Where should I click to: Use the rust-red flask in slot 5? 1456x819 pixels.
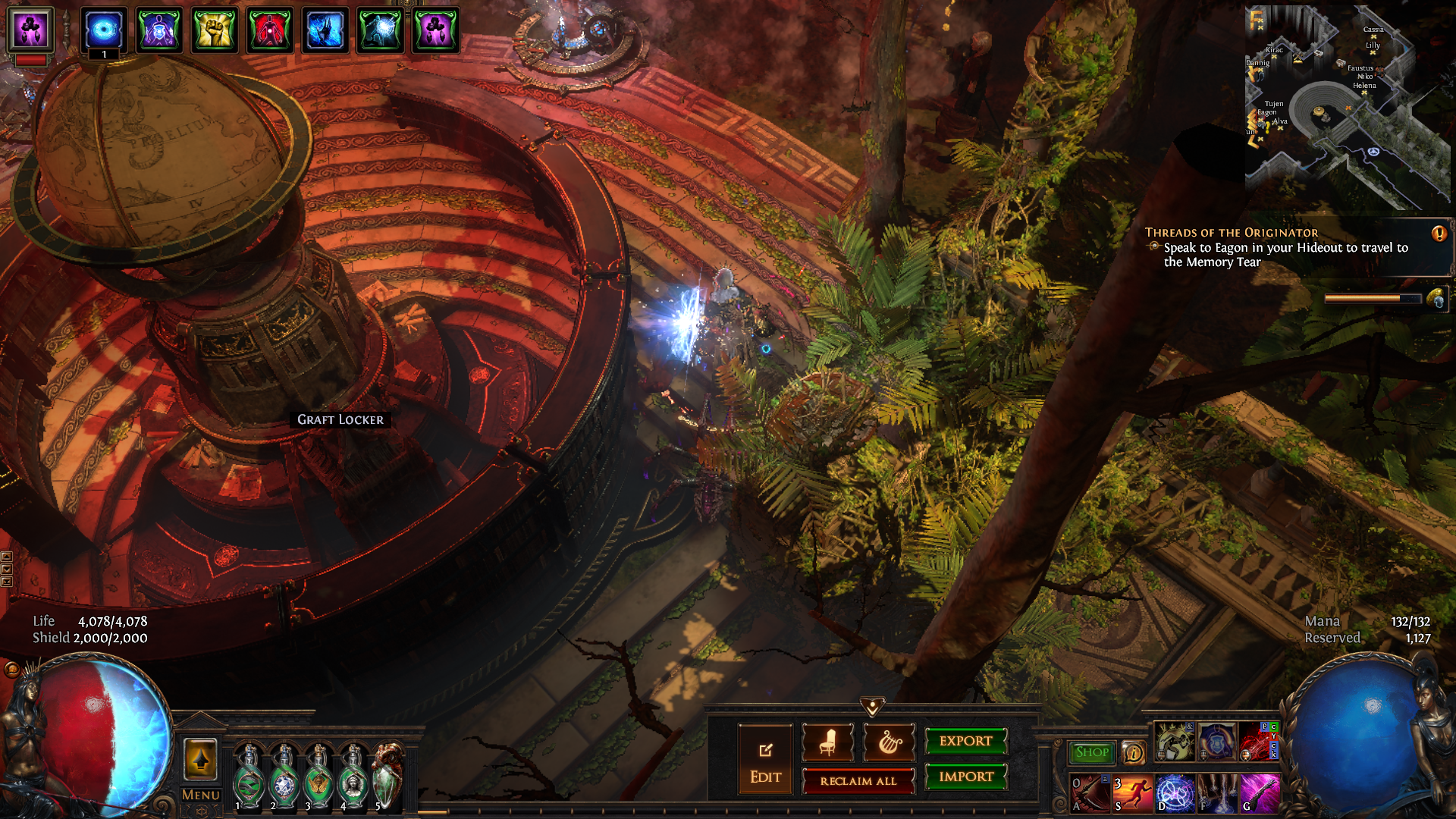pos(388,778)
